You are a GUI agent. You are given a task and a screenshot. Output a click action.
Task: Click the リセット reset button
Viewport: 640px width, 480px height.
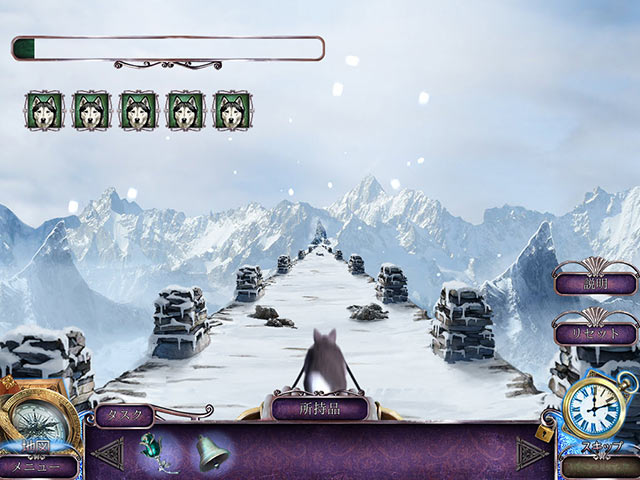click(596, 334)
